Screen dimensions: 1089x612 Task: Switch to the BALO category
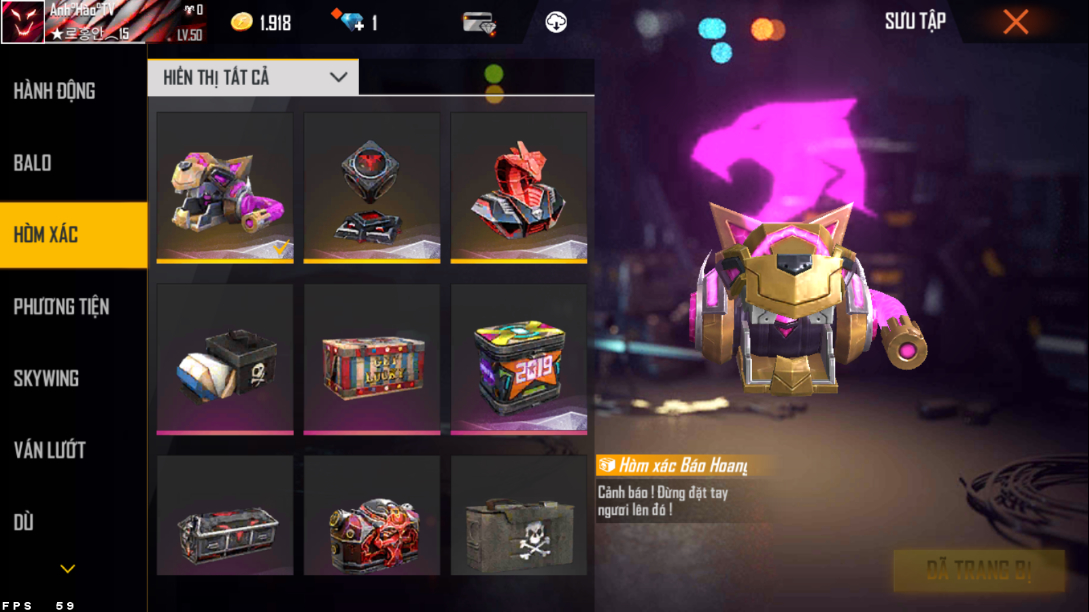point(33,163)
